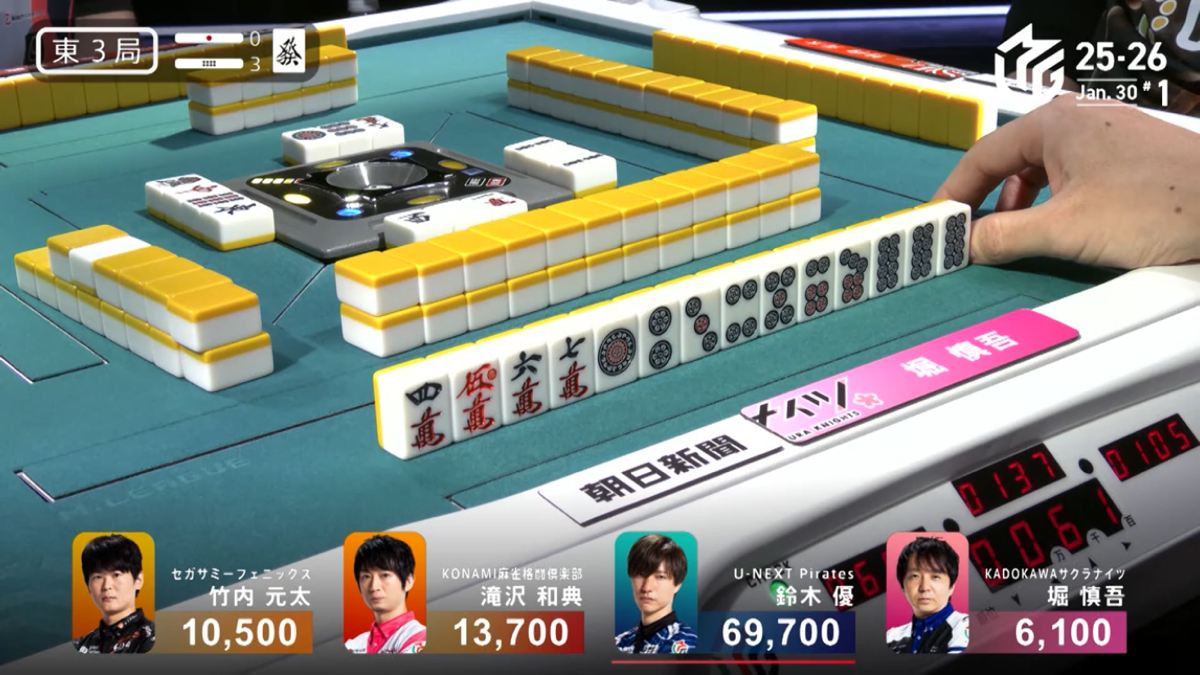The height and width of the screenshot is (675, 1200).
Task: Select the 竹内 元太 player panel
Action: [x=192, y=594]
